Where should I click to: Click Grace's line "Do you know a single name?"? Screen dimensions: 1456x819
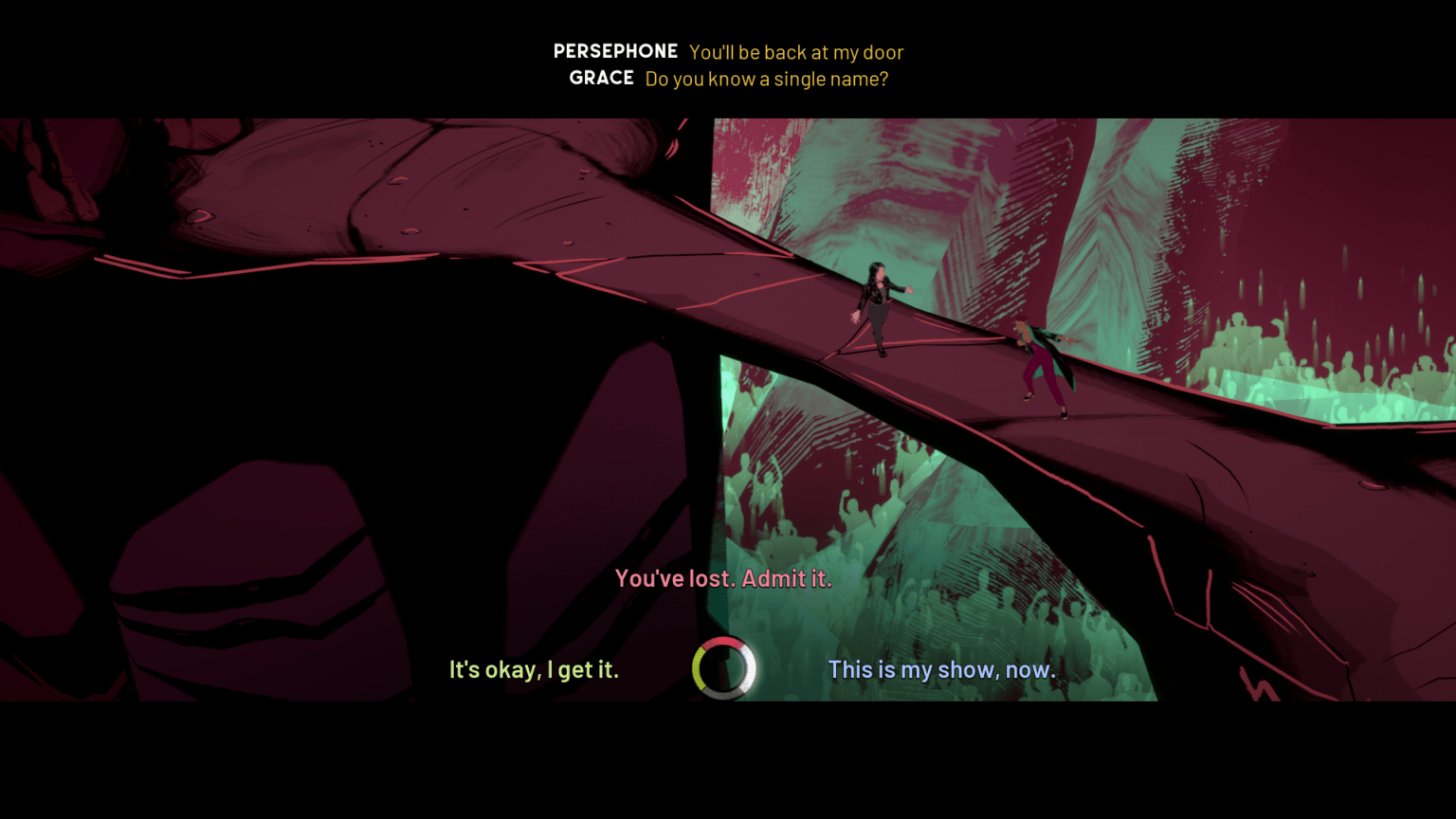click(765, 80)
